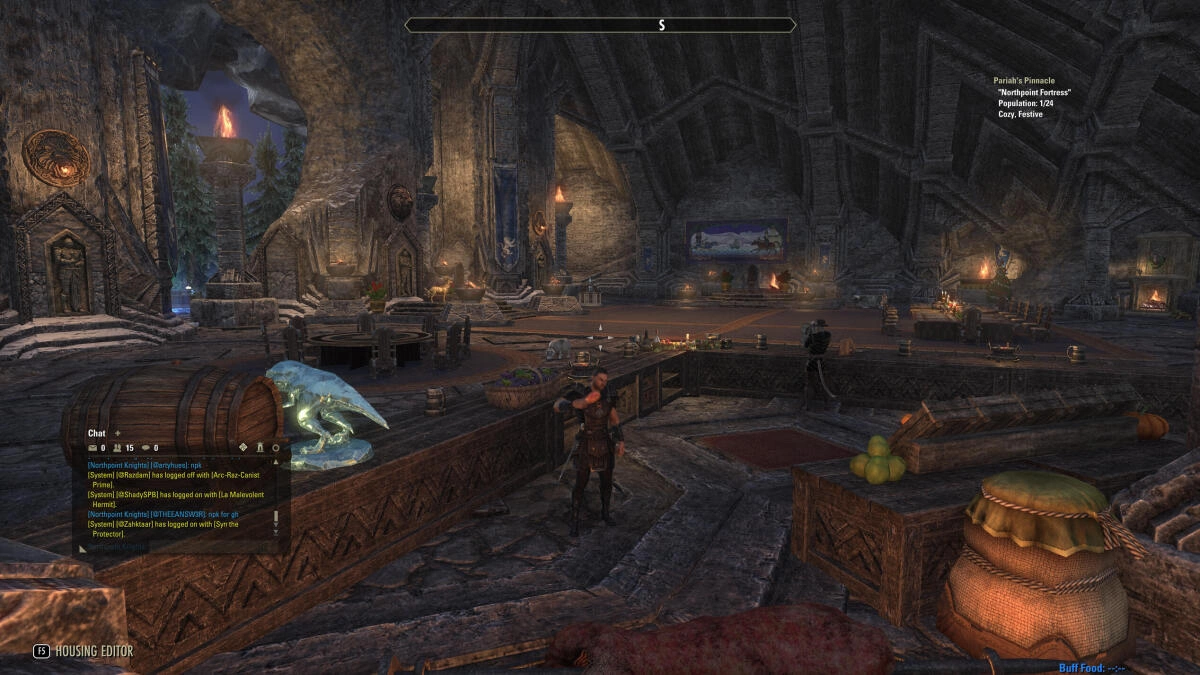Click @ShadySPB's name in the system message

pos(138,495)
